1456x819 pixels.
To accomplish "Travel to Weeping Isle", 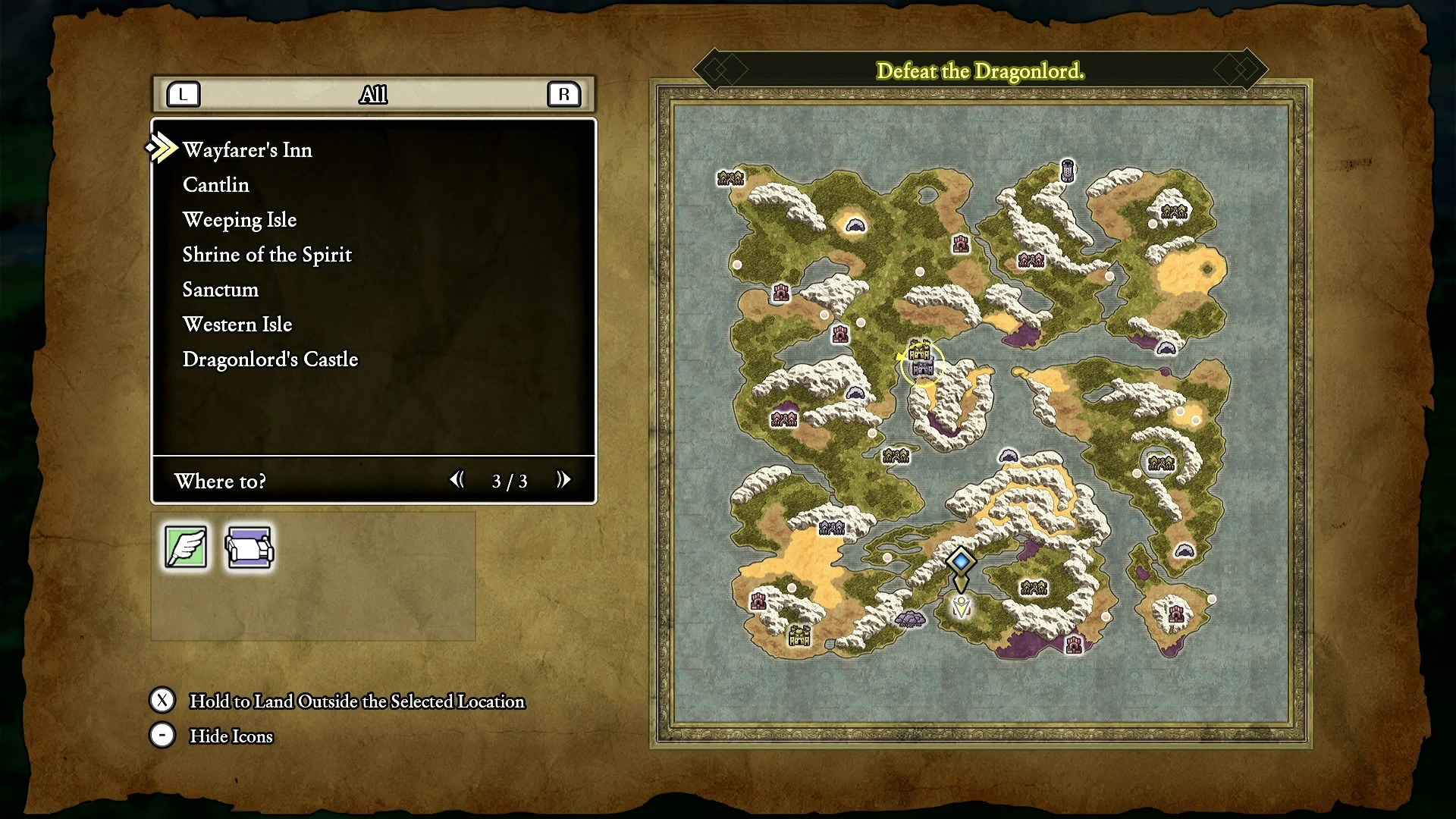I will 240,220.
